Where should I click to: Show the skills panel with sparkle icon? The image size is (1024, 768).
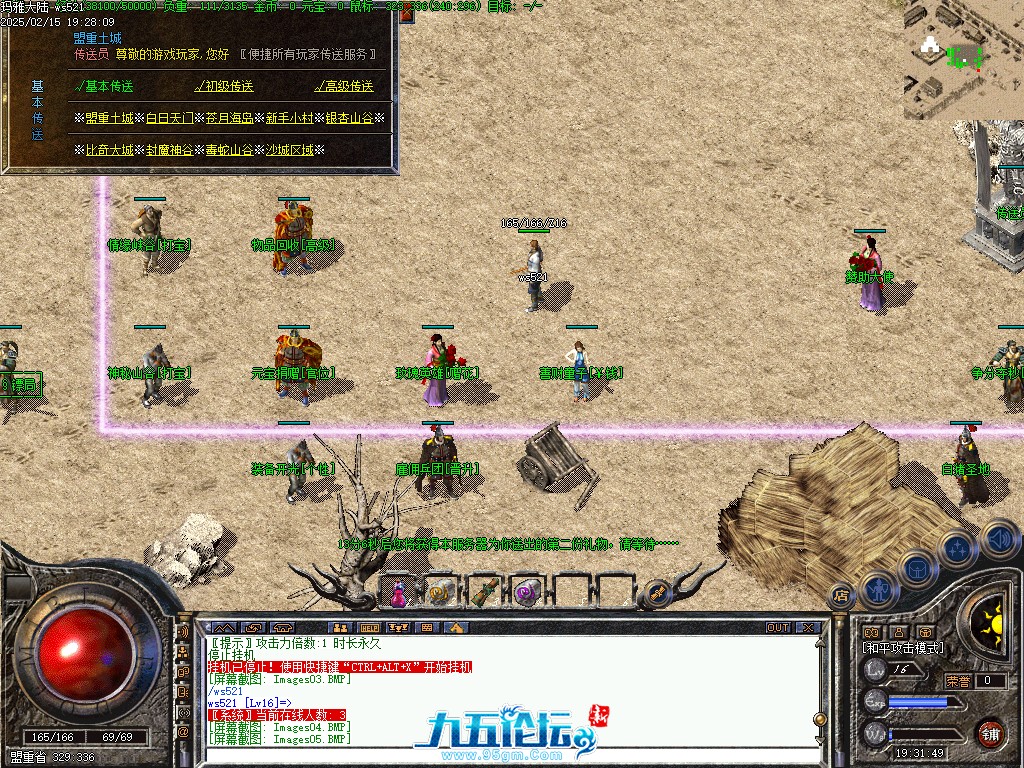click(957, 549)
